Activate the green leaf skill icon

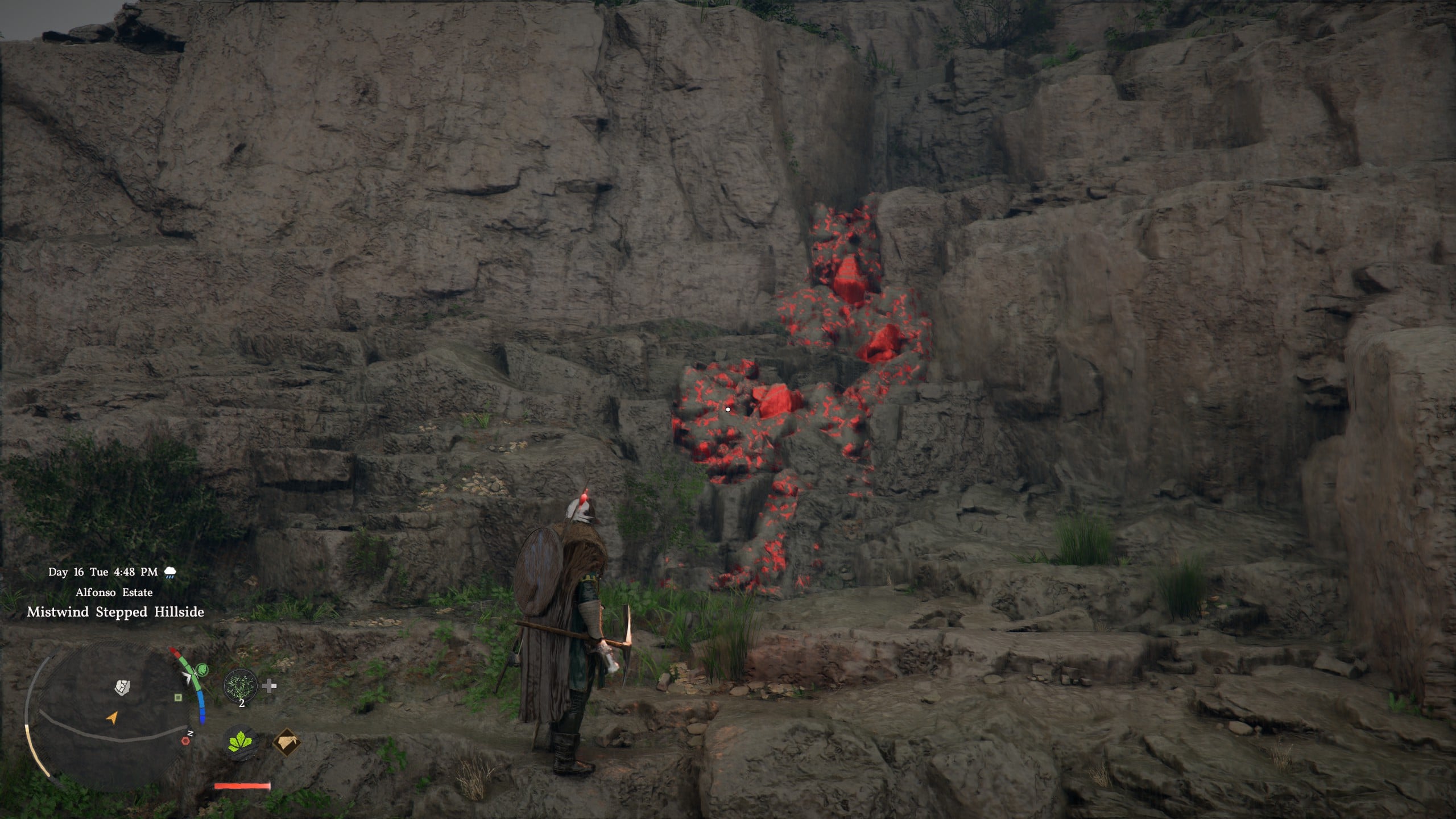241,743
